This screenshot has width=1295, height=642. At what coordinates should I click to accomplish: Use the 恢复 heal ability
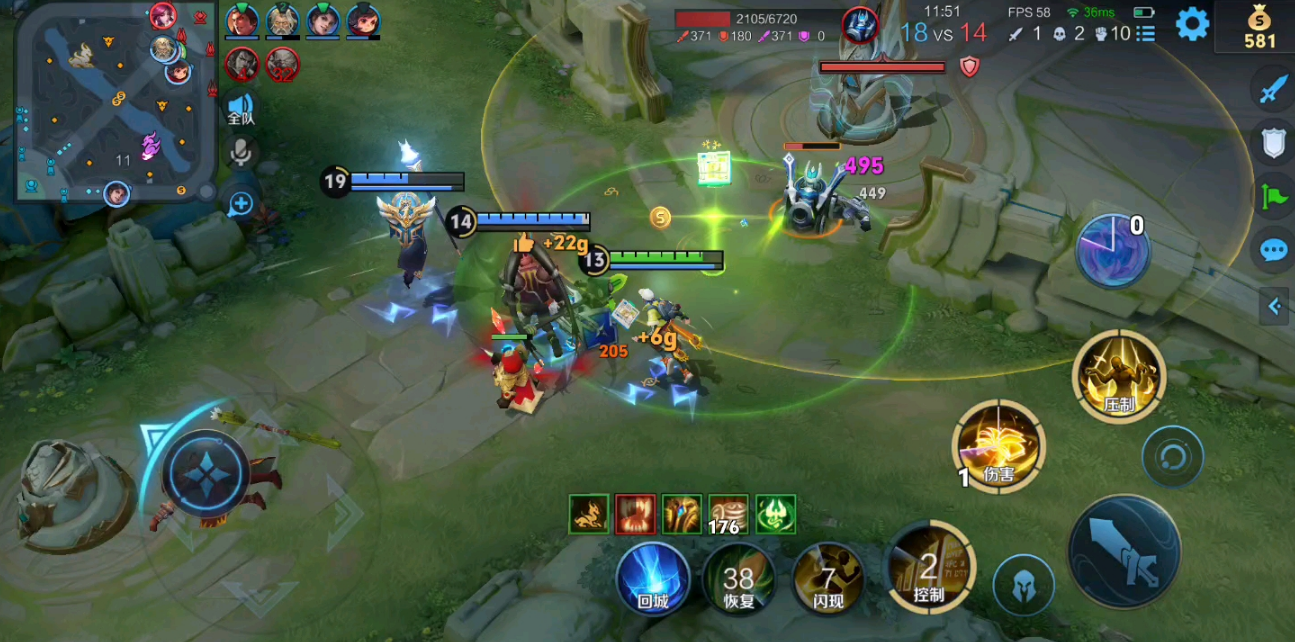[739, 580]
